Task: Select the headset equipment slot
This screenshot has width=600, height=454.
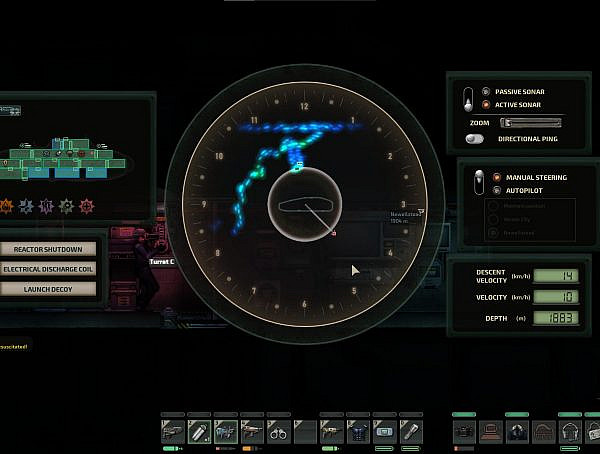Action: (569, 431)
